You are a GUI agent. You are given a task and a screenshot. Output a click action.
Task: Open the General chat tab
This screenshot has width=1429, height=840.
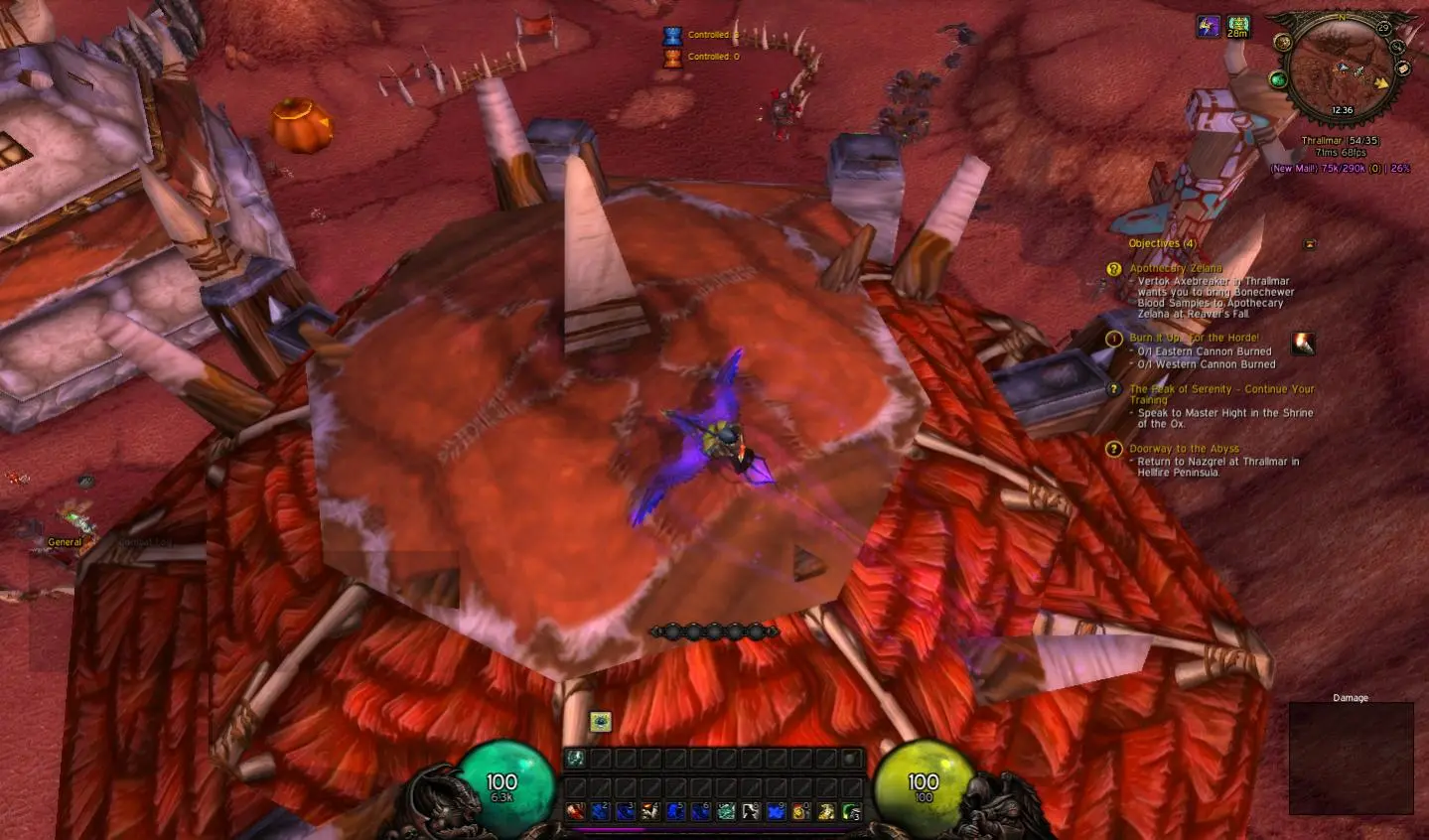coord(65,542)
